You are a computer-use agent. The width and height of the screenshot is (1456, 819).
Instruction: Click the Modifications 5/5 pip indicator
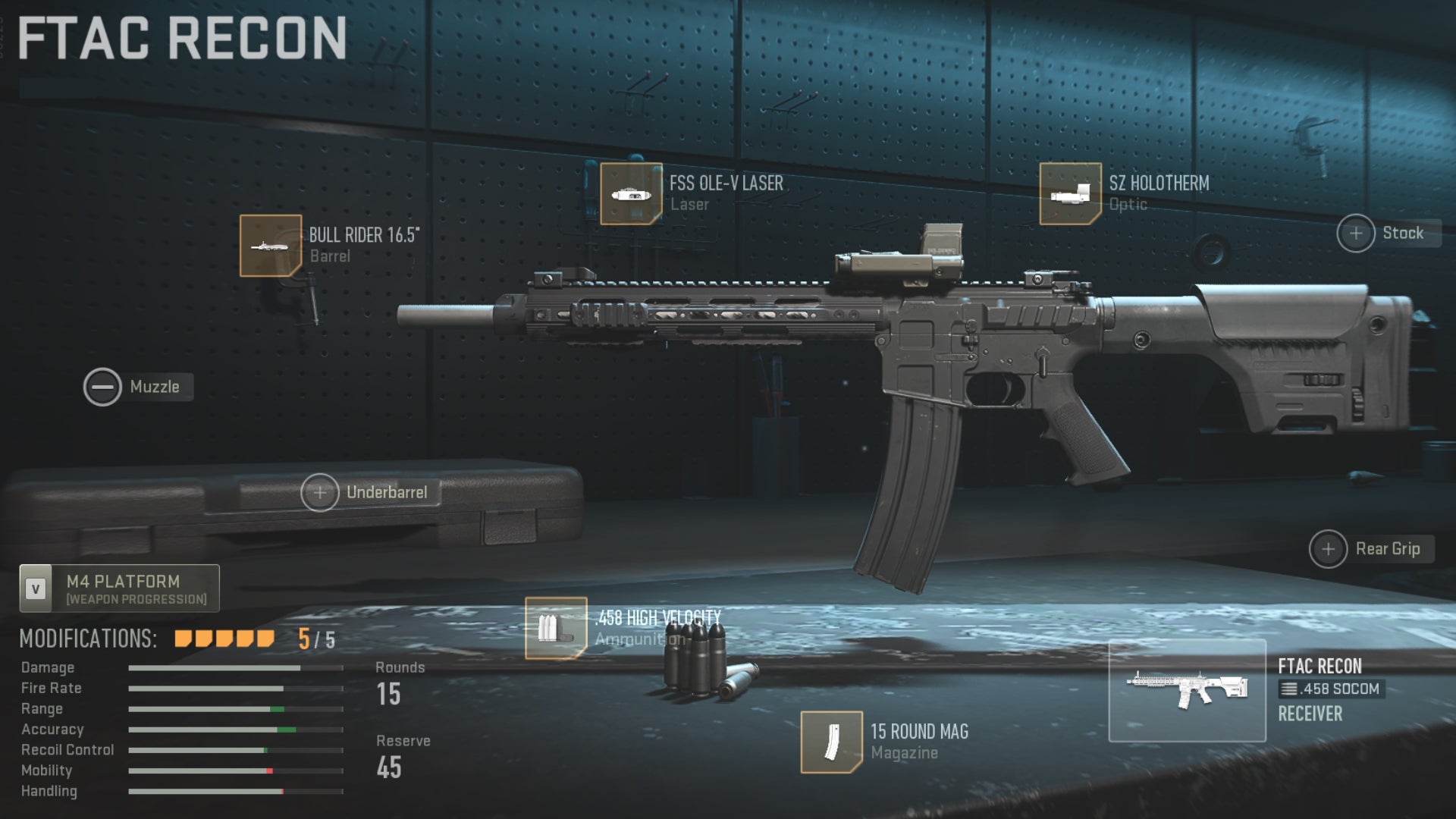(224, 639)
